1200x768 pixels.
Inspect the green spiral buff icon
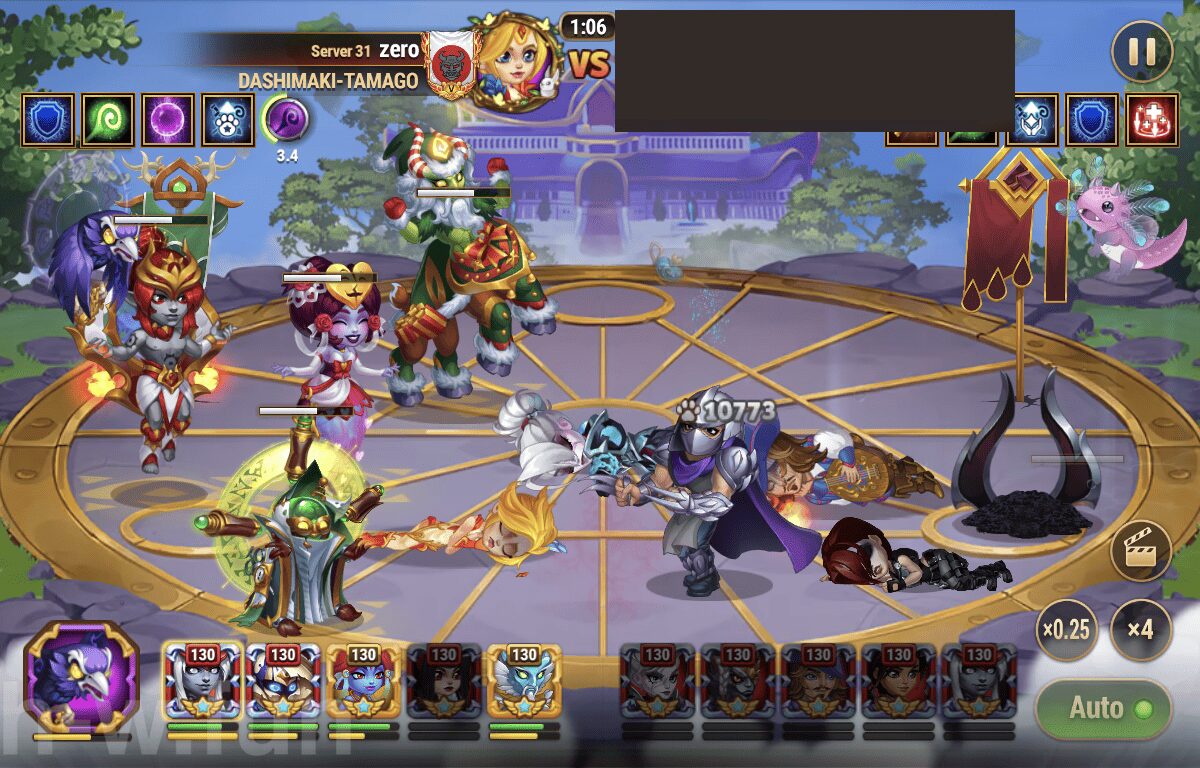pyautogui.click(x=108, y=120)
